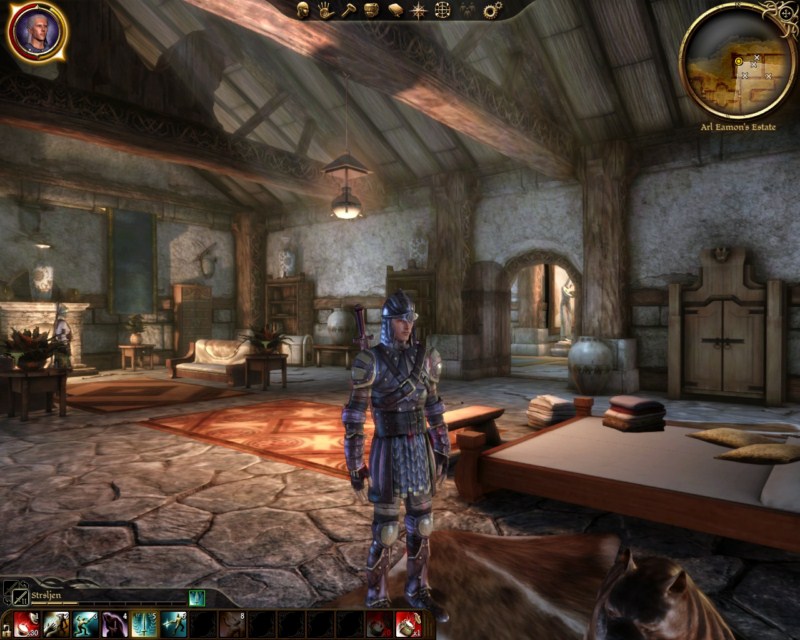
Task: Open the game options gears icon
Action: coord(492,10)
